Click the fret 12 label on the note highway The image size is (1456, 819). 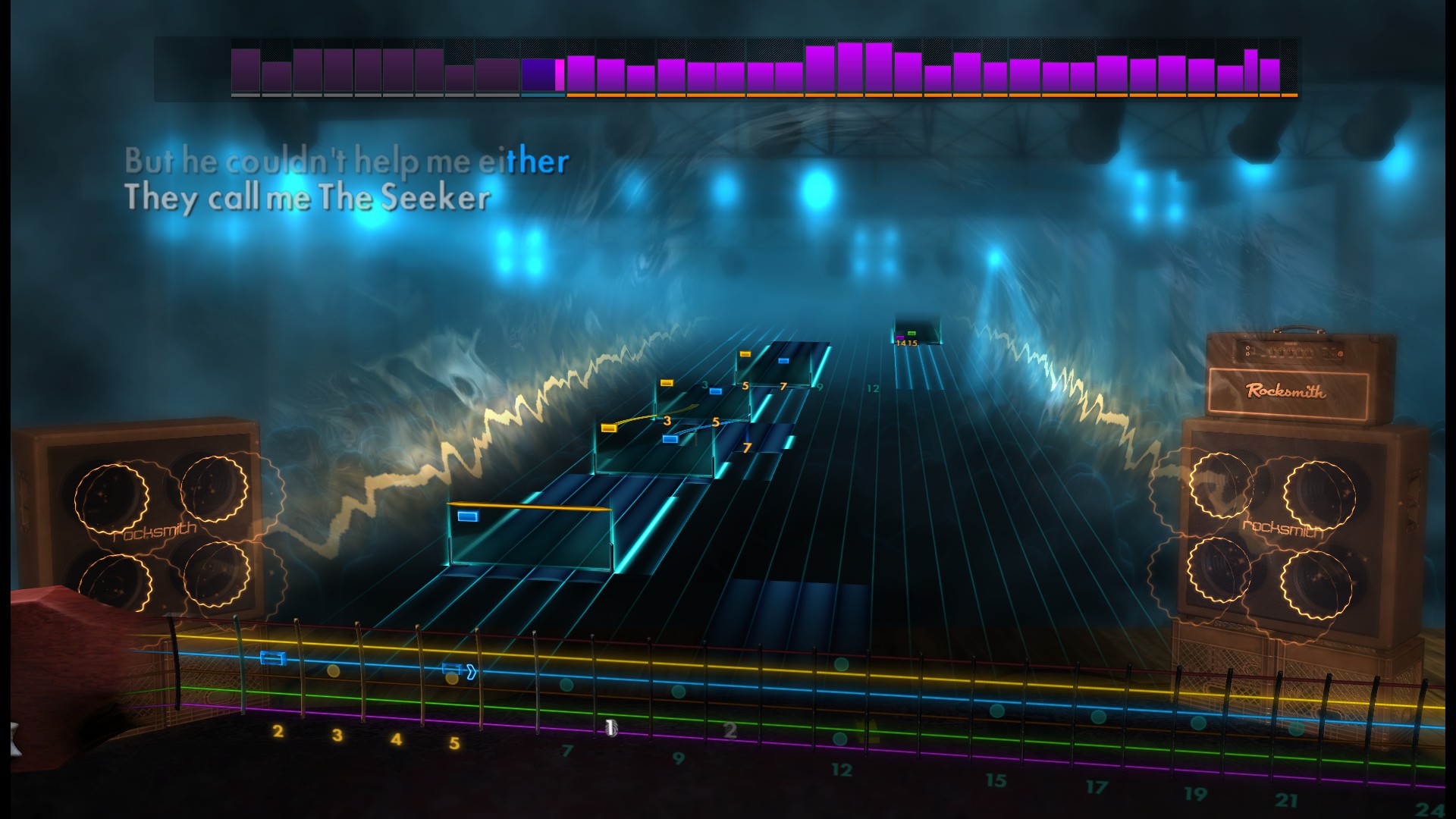tap(872, 388)
